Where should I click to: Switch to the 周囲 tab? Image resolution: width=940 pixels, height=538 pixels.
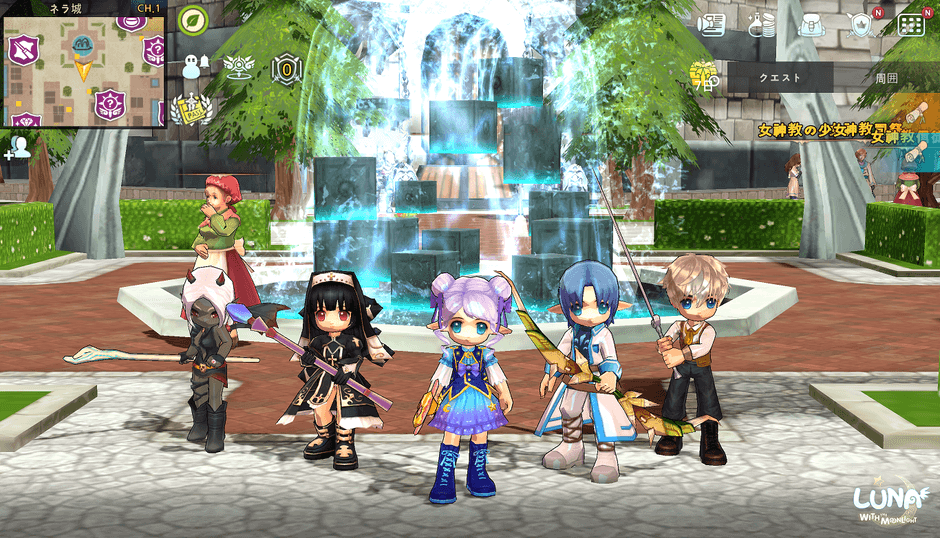pos(886,77)
